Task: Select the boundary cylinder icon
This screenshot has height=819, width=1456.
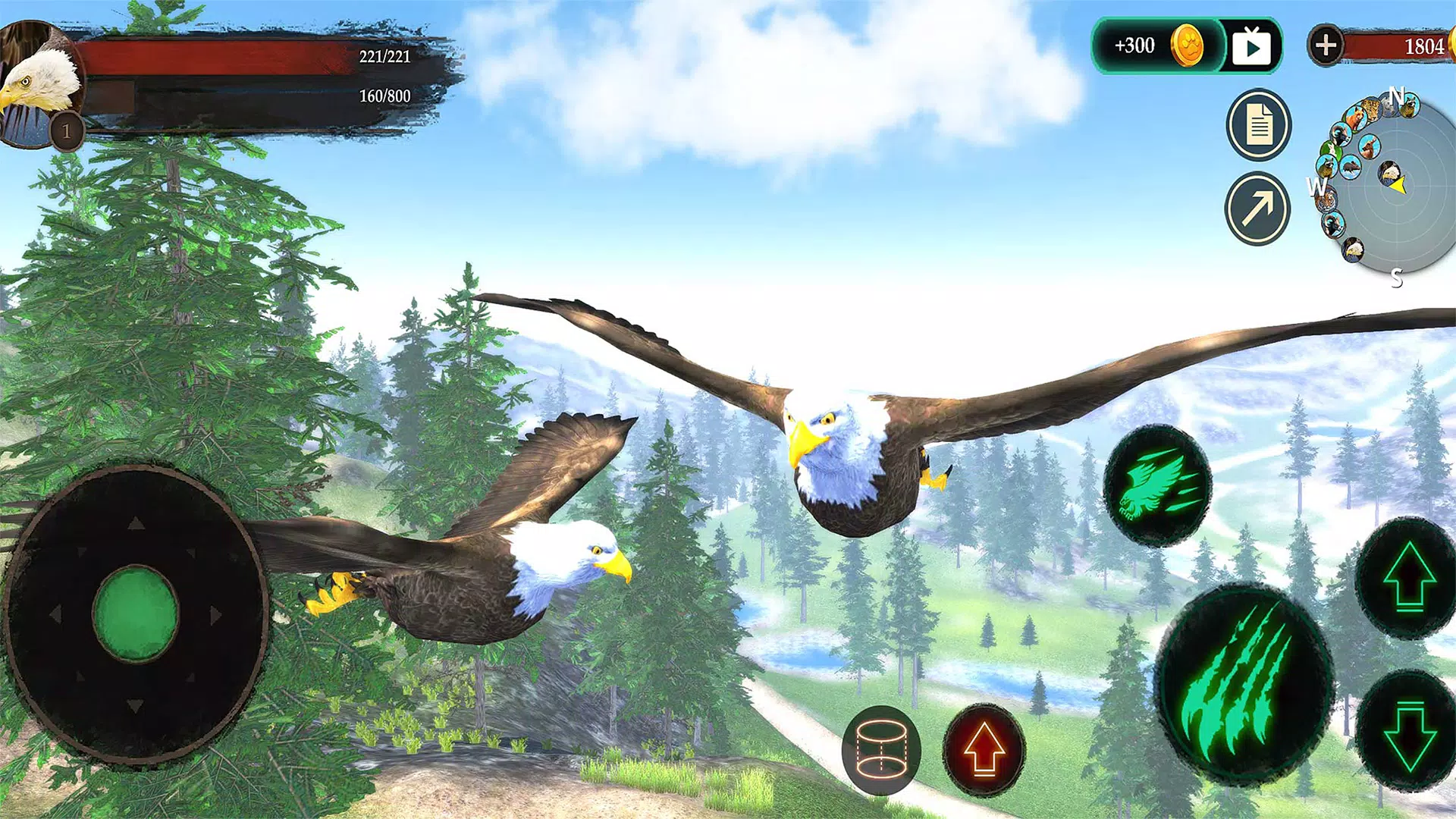Action: (x=882, y=748)
